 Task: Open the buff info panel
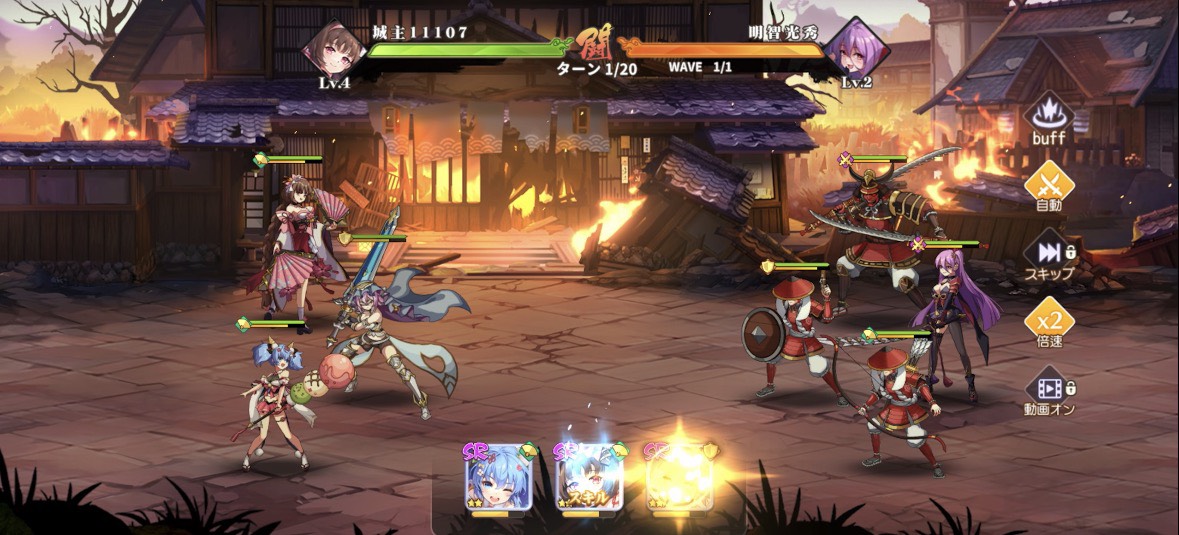1048,118
